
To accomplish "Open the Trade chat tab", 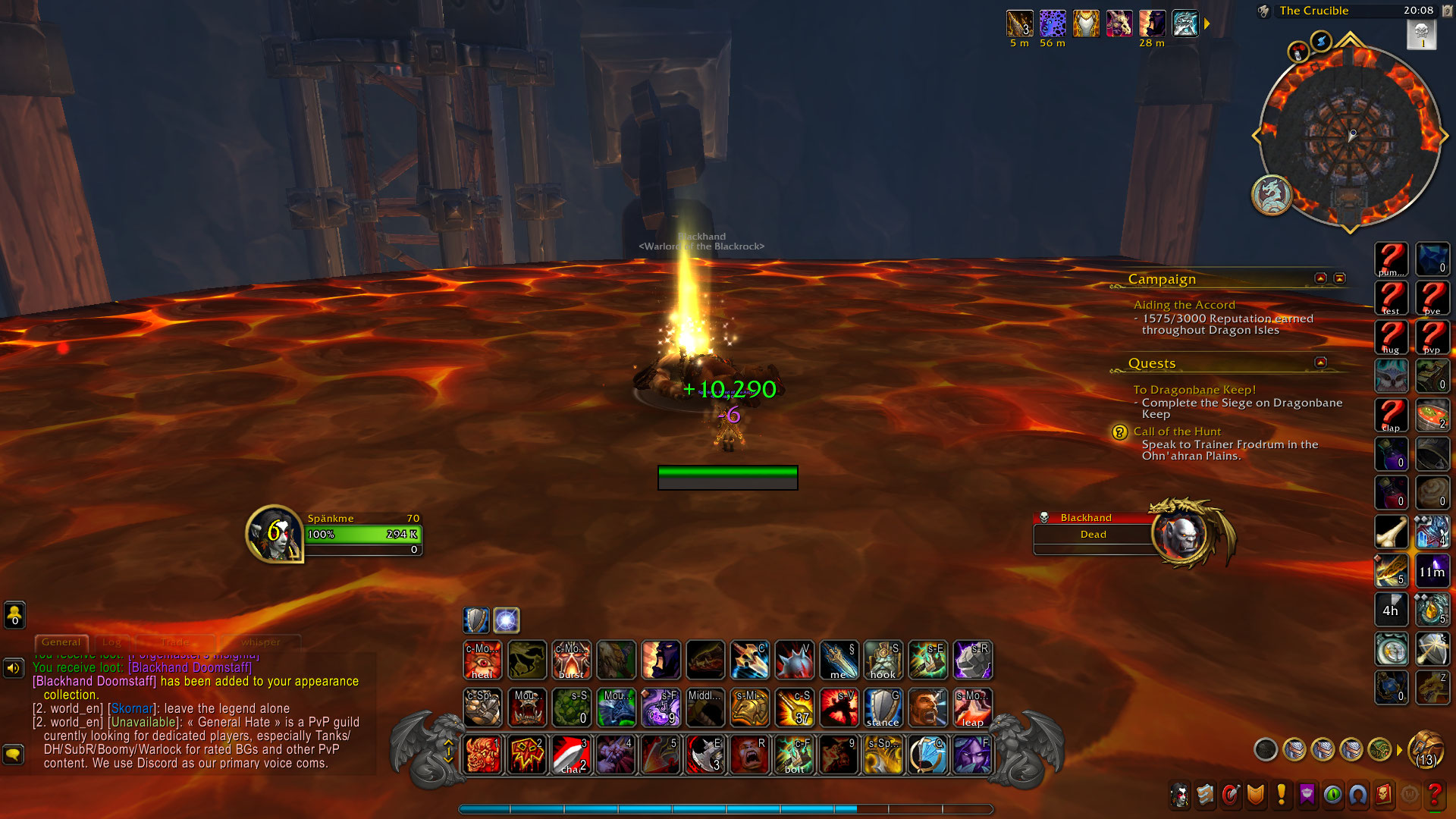I will click(x=174, y=642).
